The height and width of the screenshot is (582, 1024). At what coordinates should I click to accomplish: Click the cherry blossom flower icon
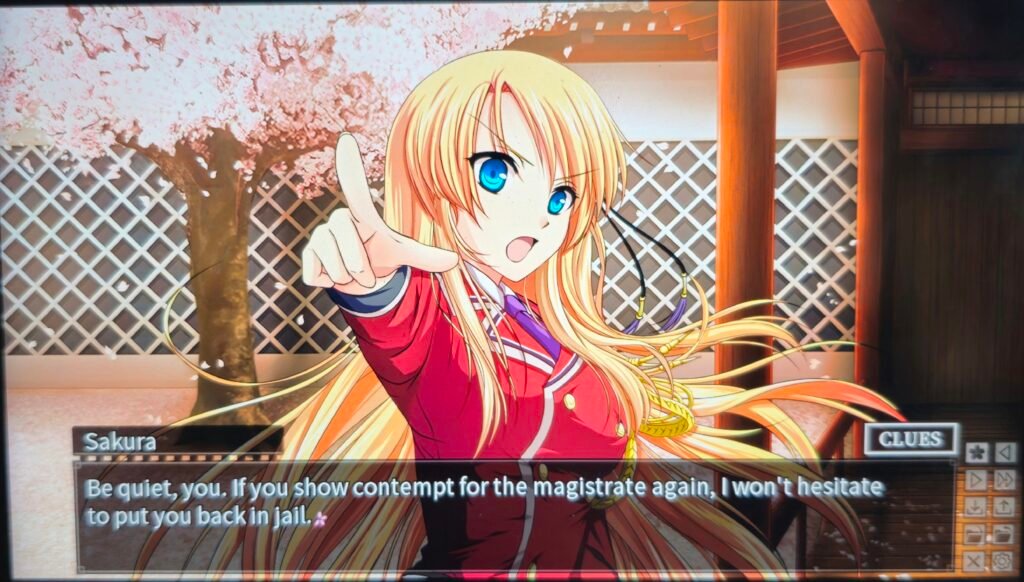pyautogui.click(x=977, y=453)
